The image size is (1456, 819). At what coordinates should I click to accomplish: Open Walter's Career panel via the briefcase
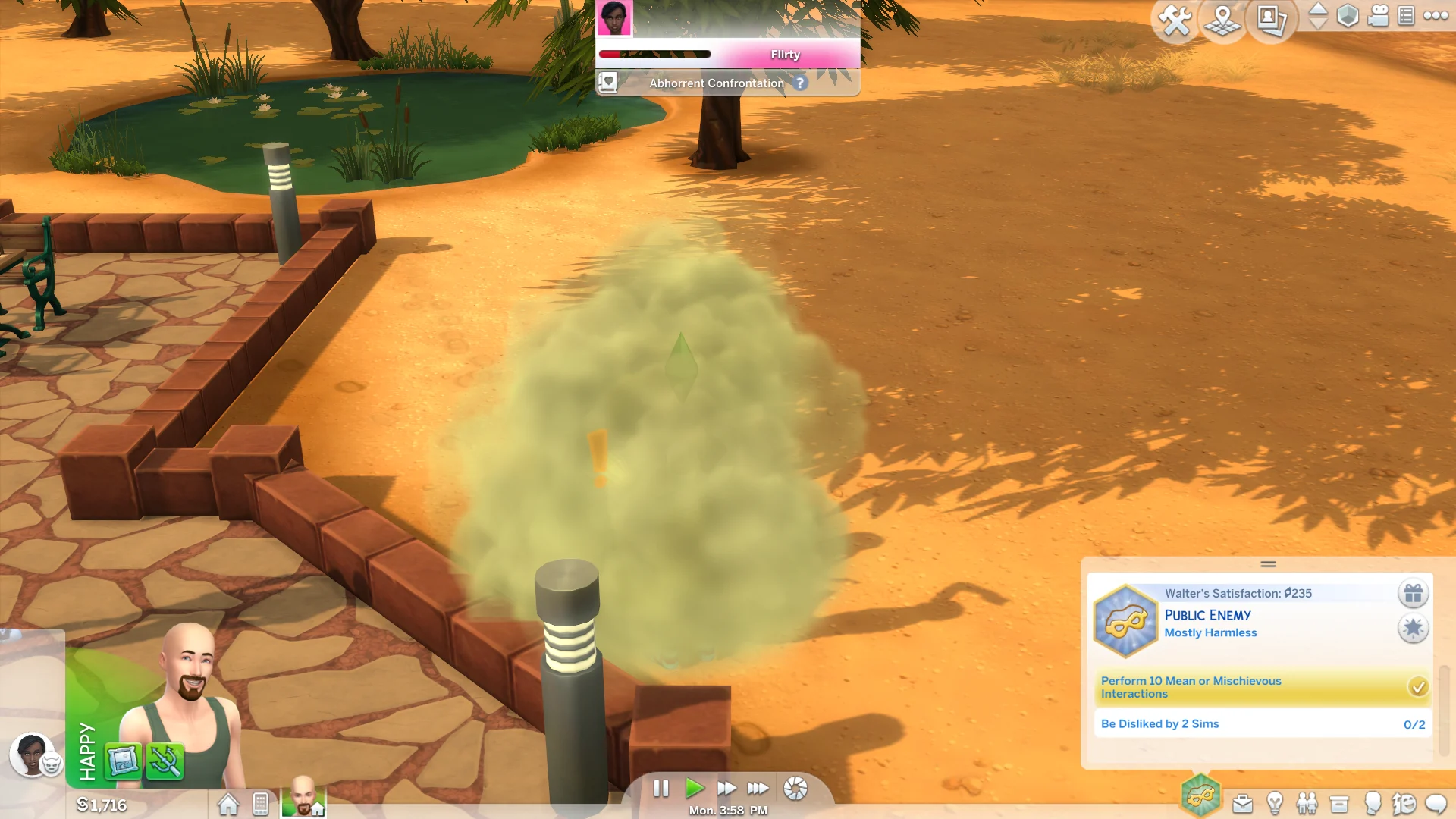pyautogui.click(x=1242, y=805)
